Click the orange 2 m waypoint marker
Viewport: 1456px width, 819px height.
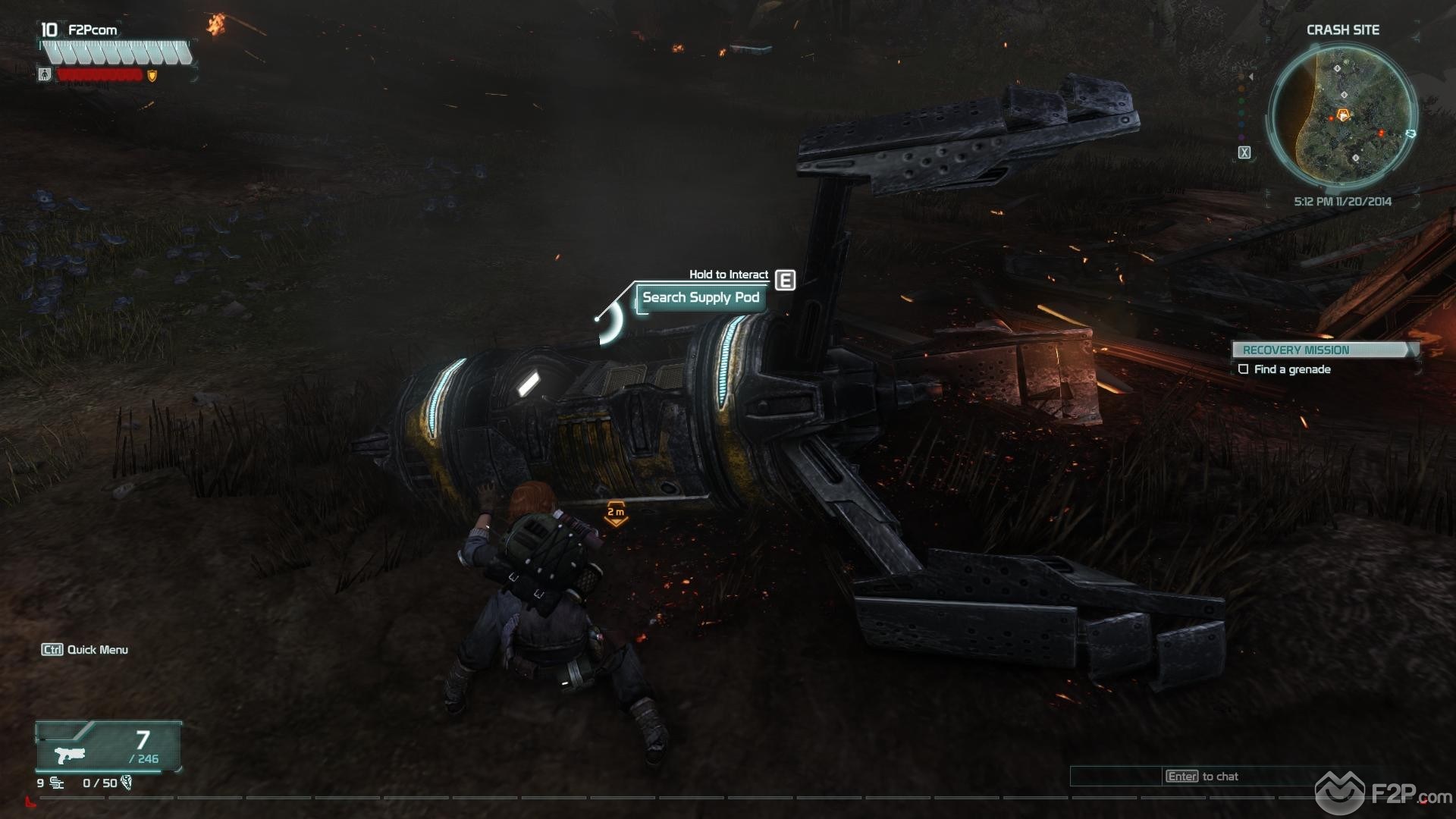pos(616,513)
